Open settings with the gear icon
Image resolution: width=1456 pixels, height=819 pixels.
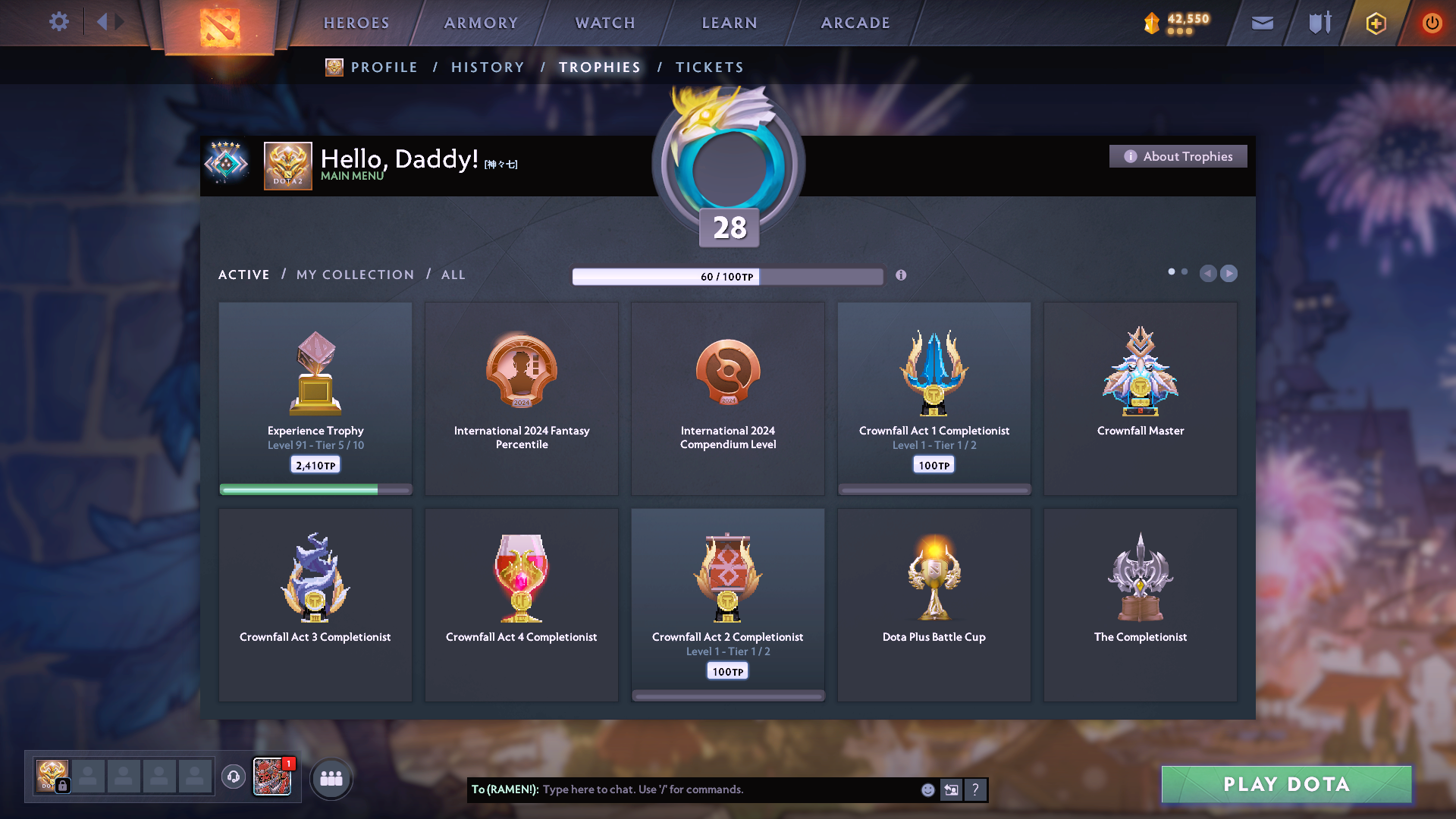point(59,22)
